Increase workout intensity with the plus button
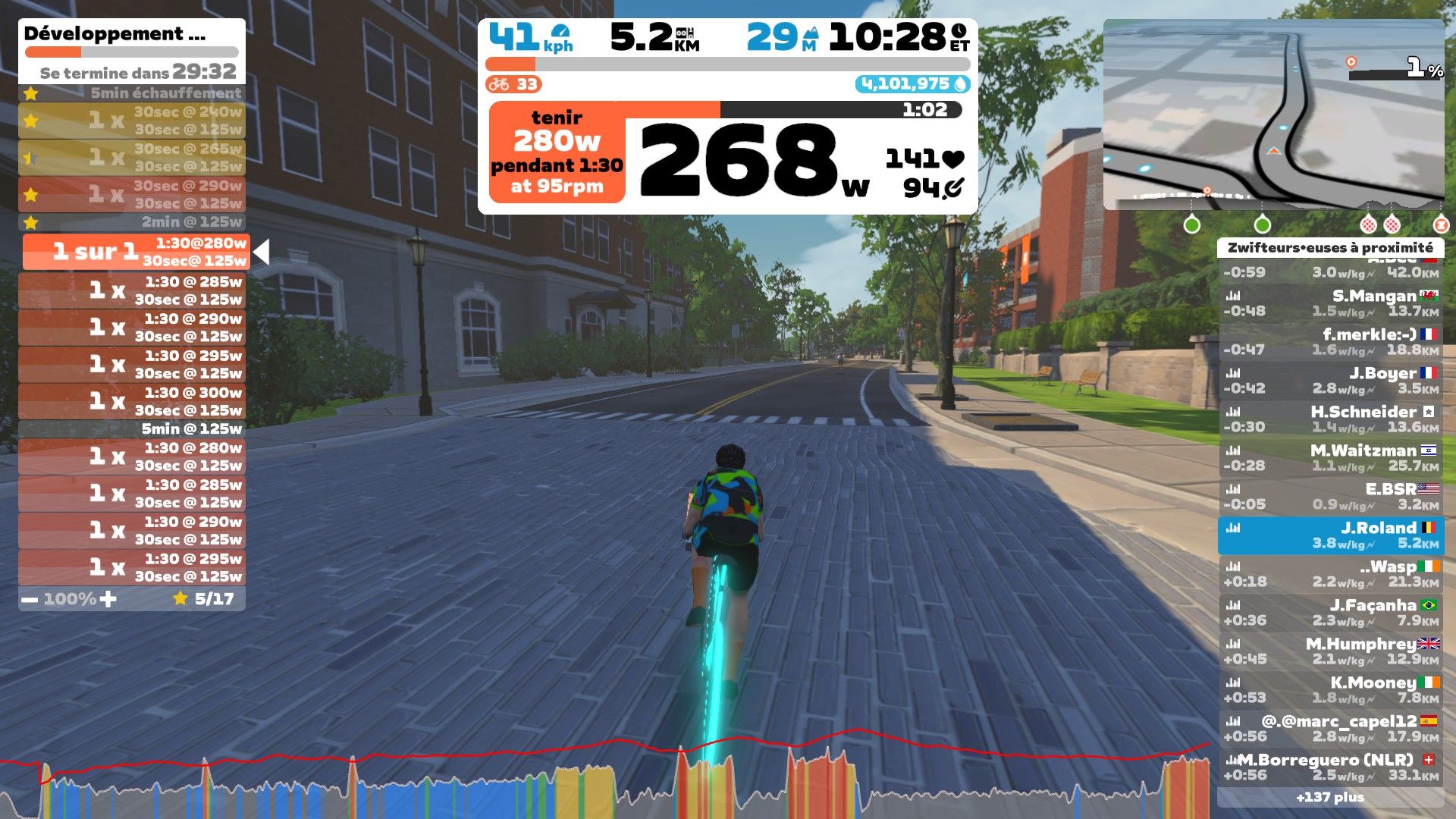The width and height of the screenshot is (1456, 819). tap(108, 598)
